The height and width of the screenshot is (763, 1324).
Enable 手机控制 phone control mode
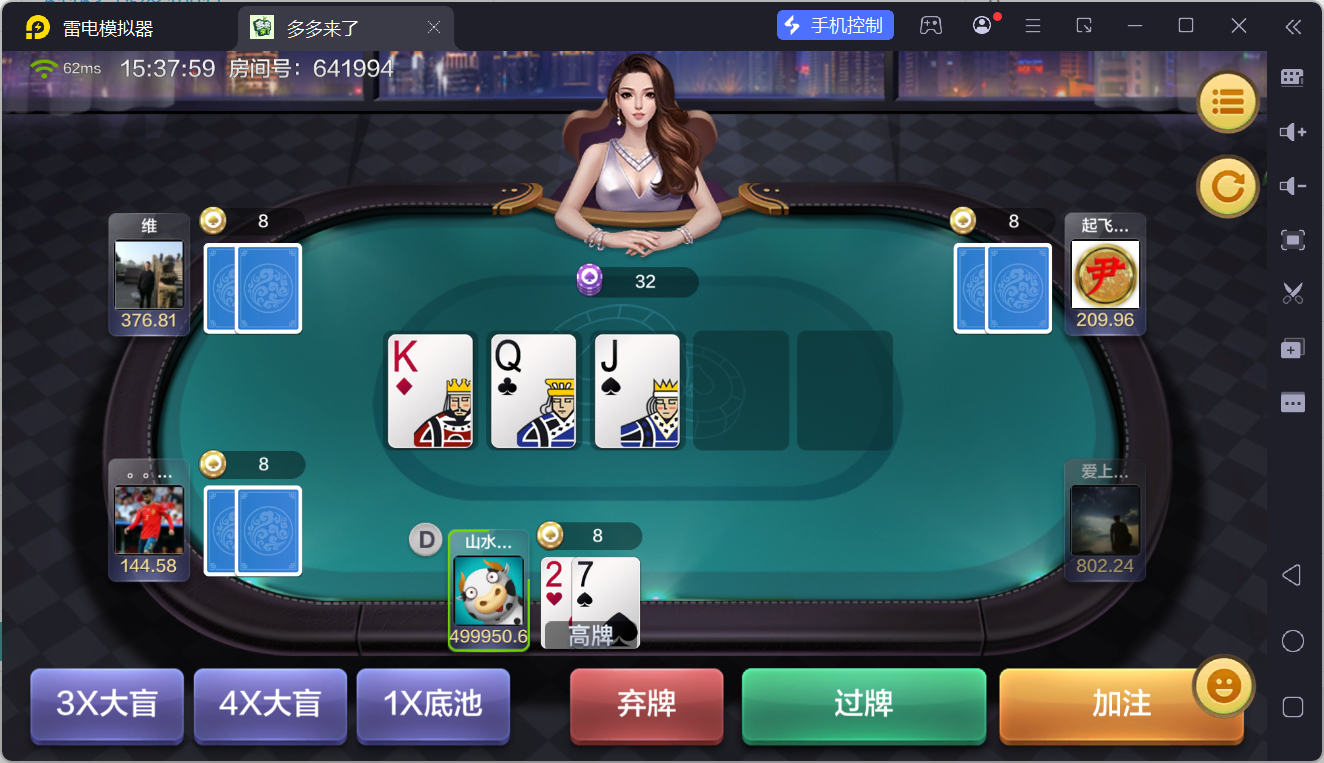(x=835, y=25)
